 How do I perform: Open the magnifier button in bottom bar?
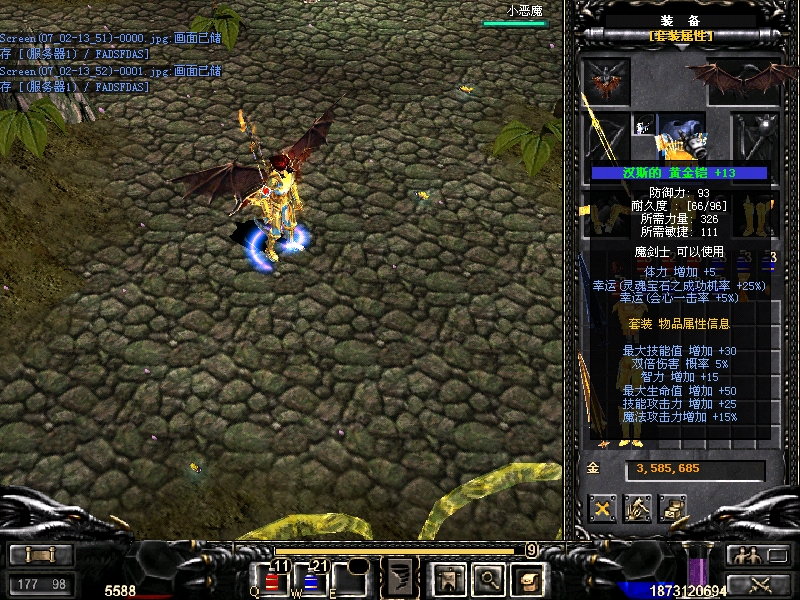488,577
